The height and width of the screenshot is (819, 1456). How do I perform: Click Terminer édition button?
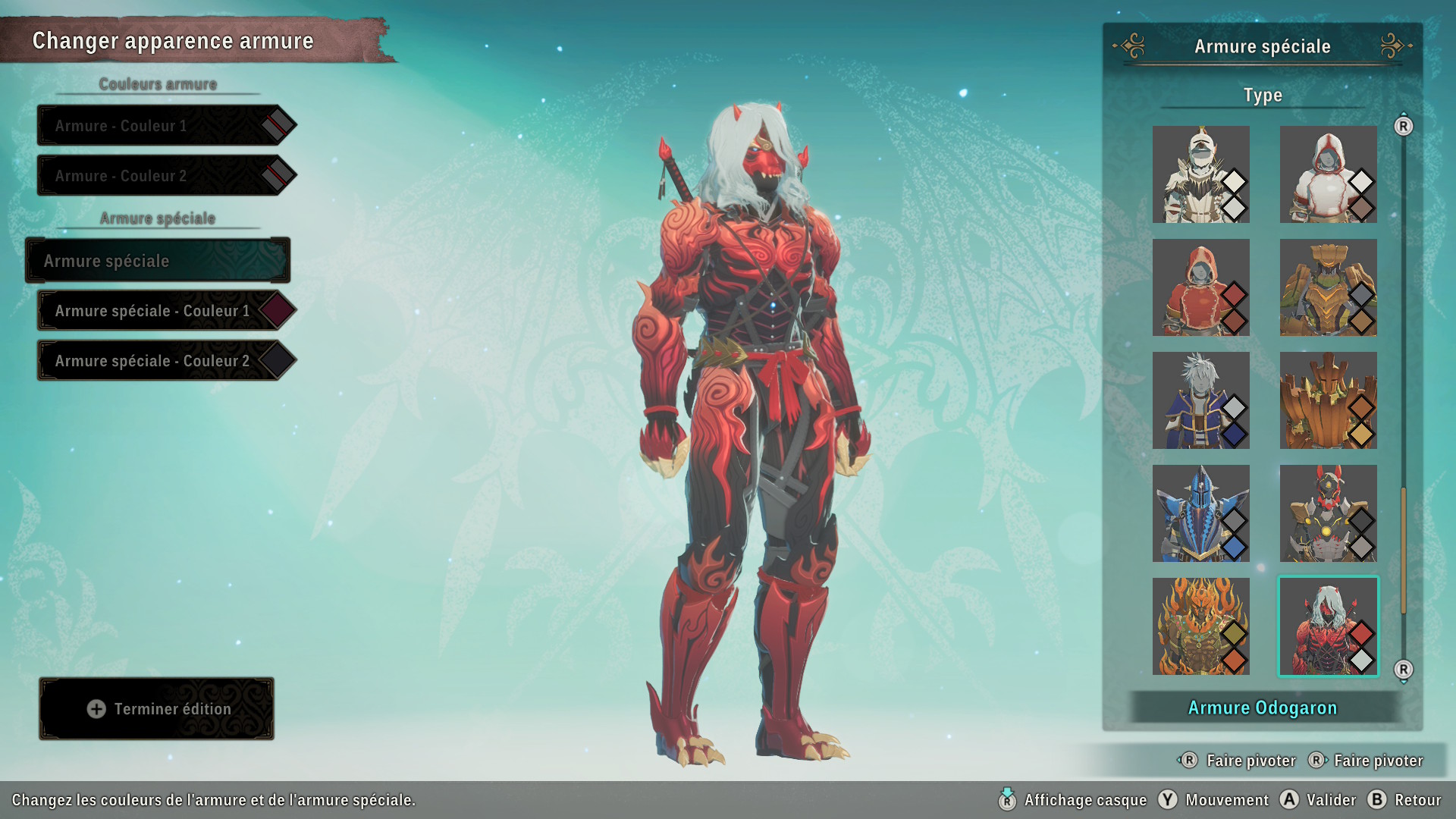point(157,709)
